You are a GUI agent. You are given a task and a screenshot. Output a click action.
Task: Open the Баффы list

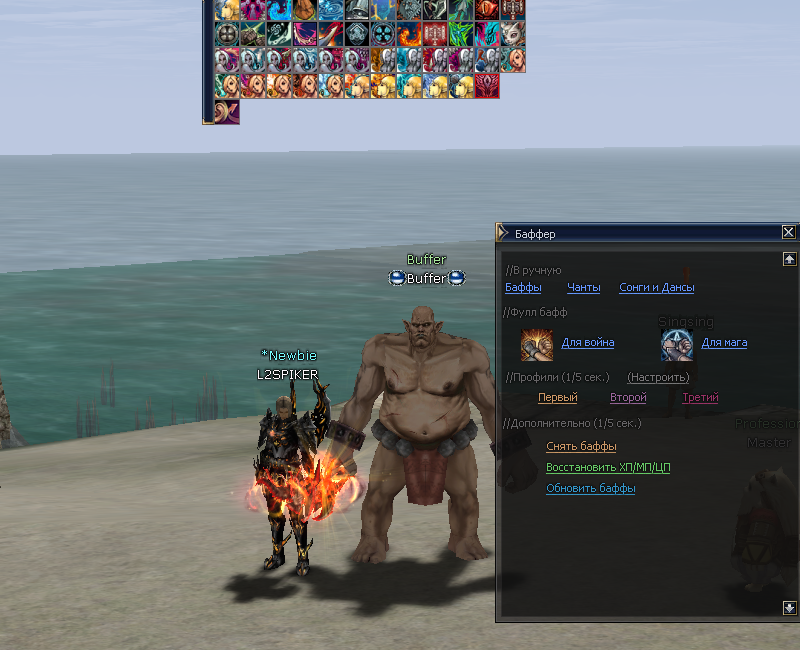point(523,288)
